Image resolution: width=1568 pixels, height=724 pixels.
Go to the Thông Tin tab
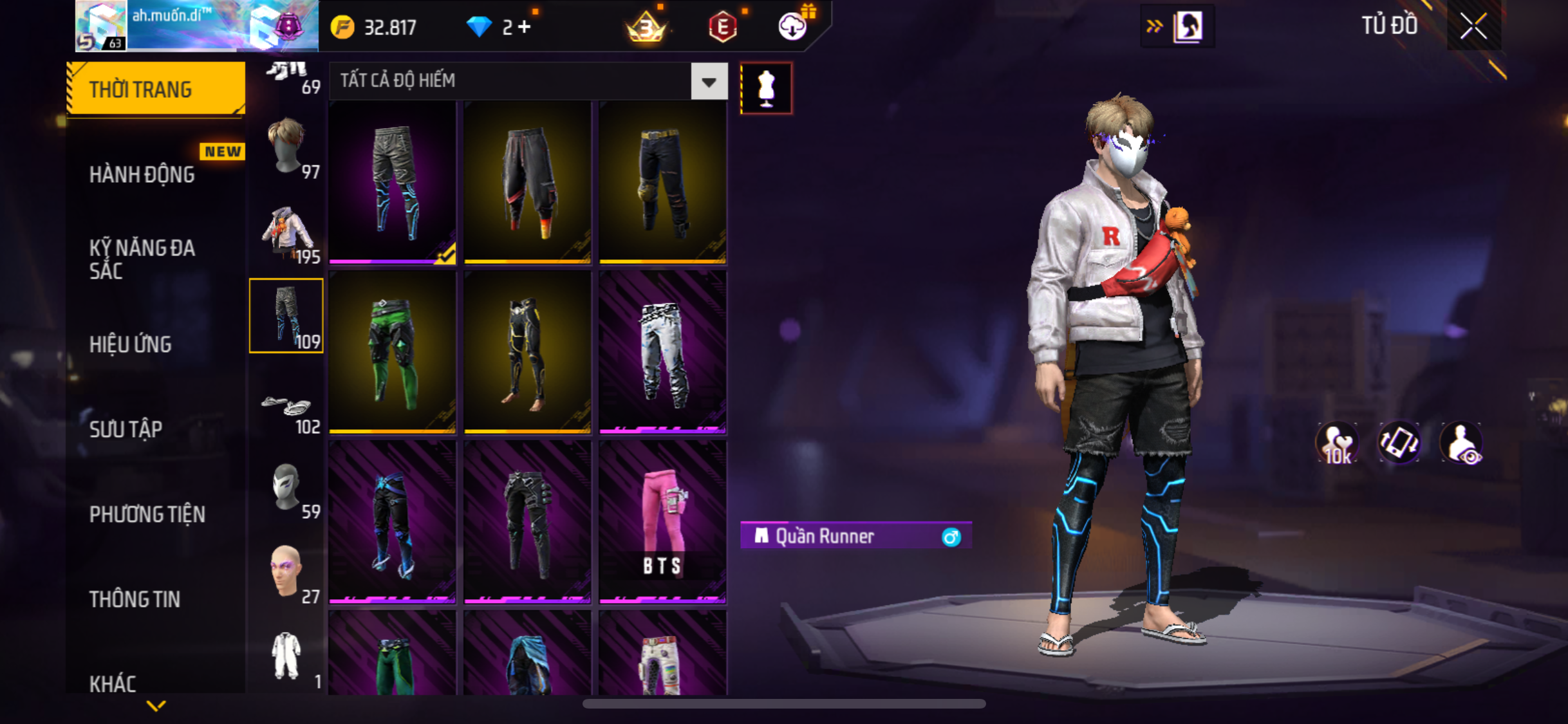tap(135, 599)
